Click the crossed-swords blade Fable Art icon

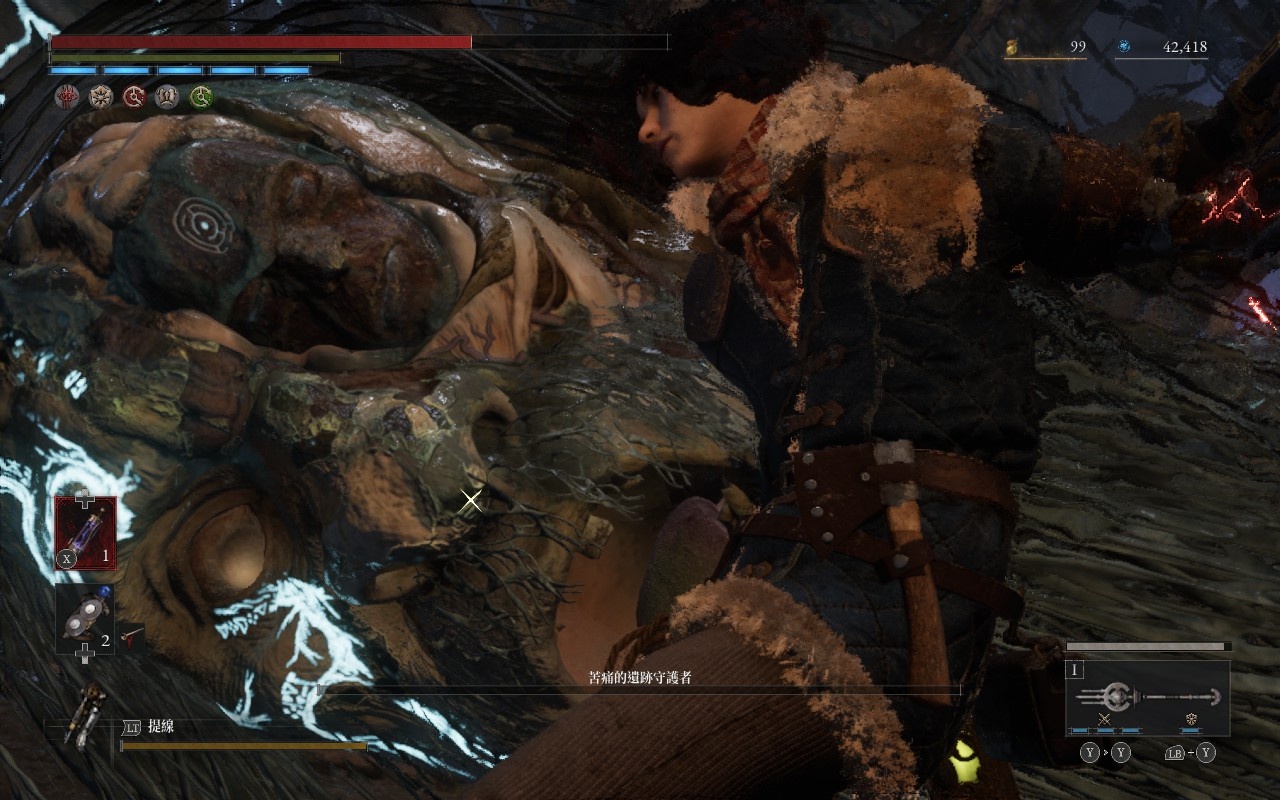(x=1105, y=720)
